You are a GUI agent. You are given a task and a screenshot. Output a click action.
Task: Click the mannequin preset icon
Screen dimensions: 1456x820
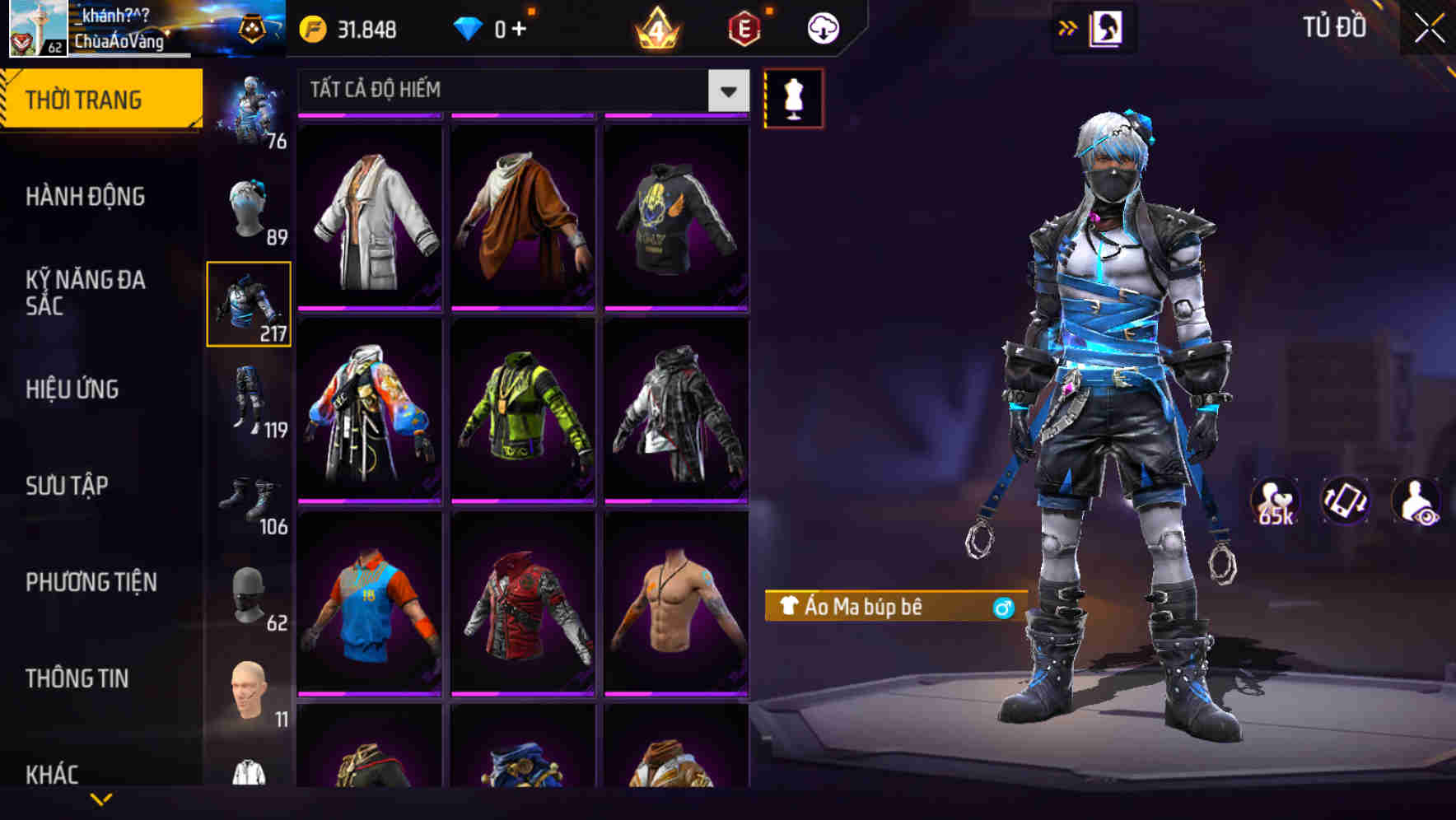[x=795, y=97]
